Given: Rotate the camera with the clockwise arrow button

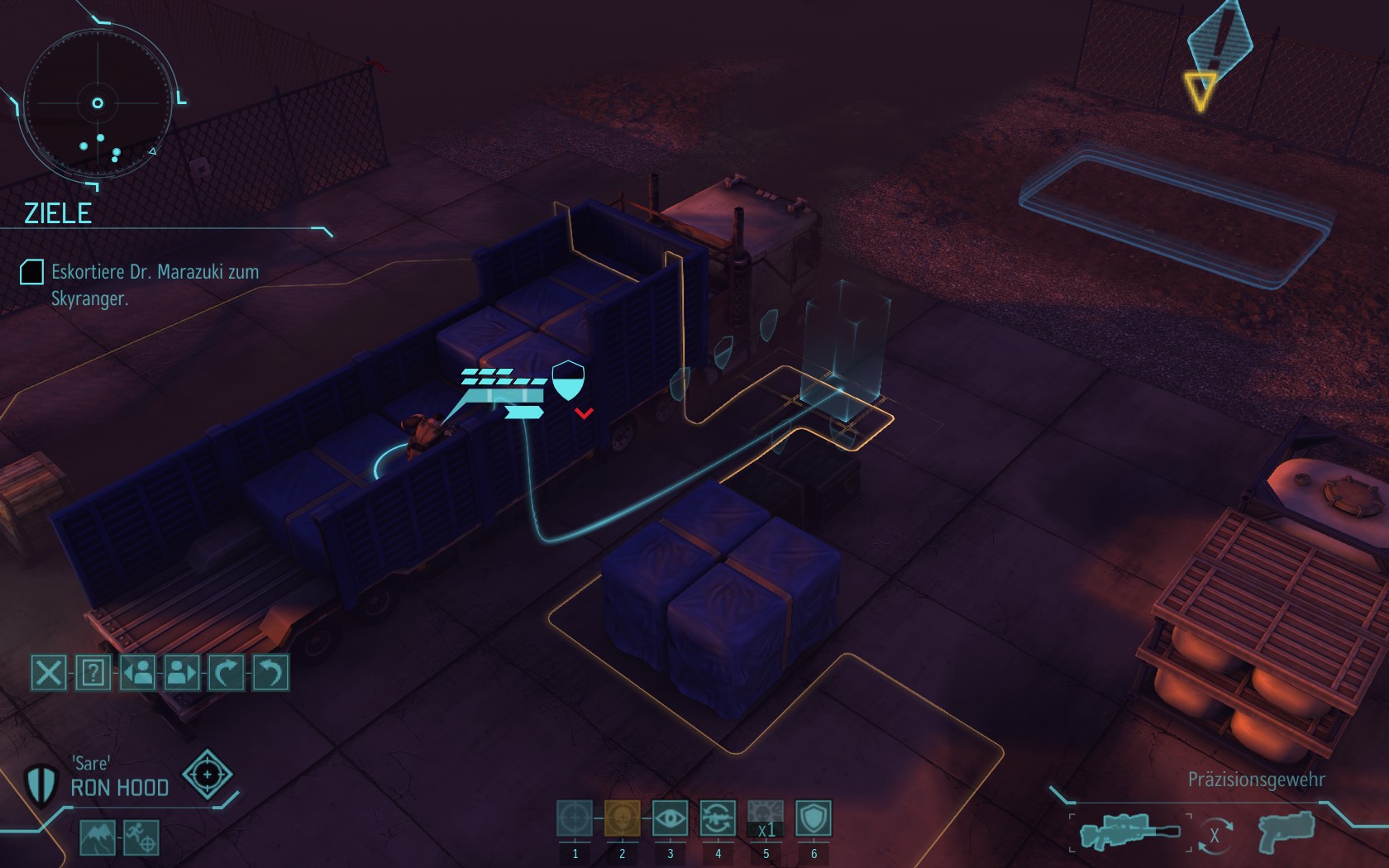Looking at the screenshot, I should coord(227,673).
